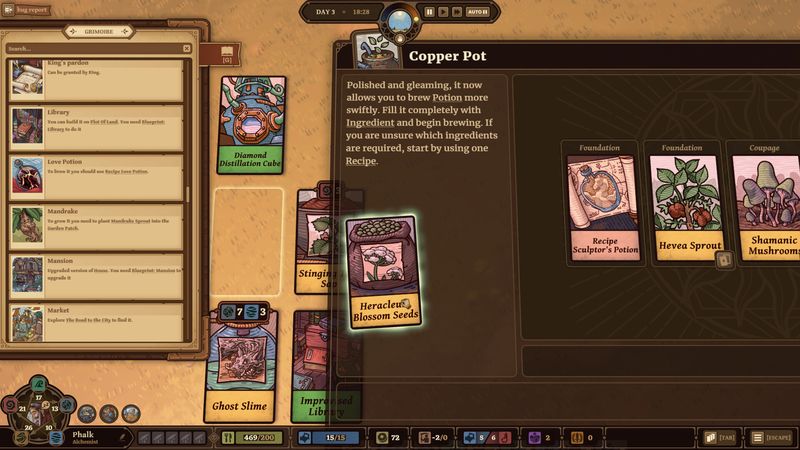This screenshot has height=450, width=800.
Task: Select the Ghost Slime card
Action: click(x=239, y=365)
